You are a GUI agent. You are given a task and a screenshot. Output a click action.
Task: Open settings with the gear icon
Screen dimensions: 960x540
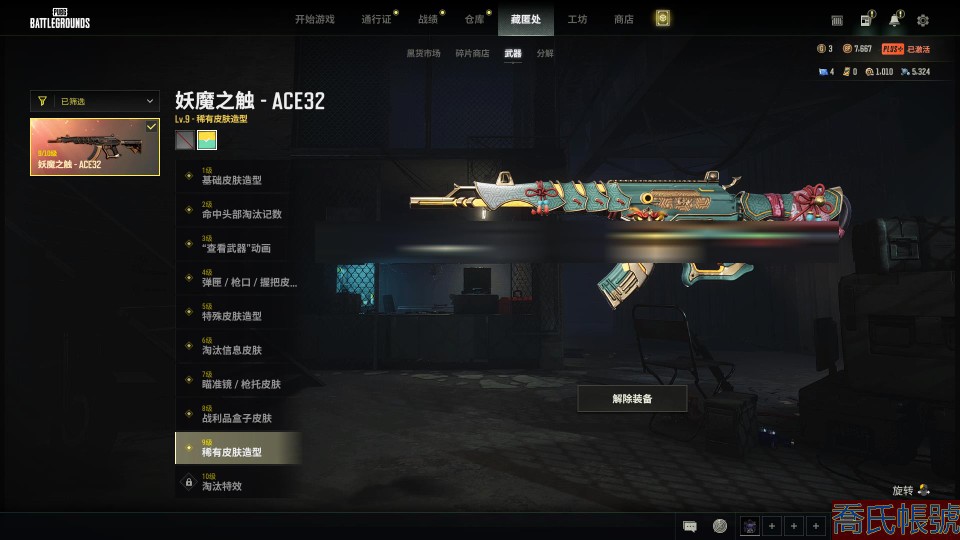(x=923, y=20)
